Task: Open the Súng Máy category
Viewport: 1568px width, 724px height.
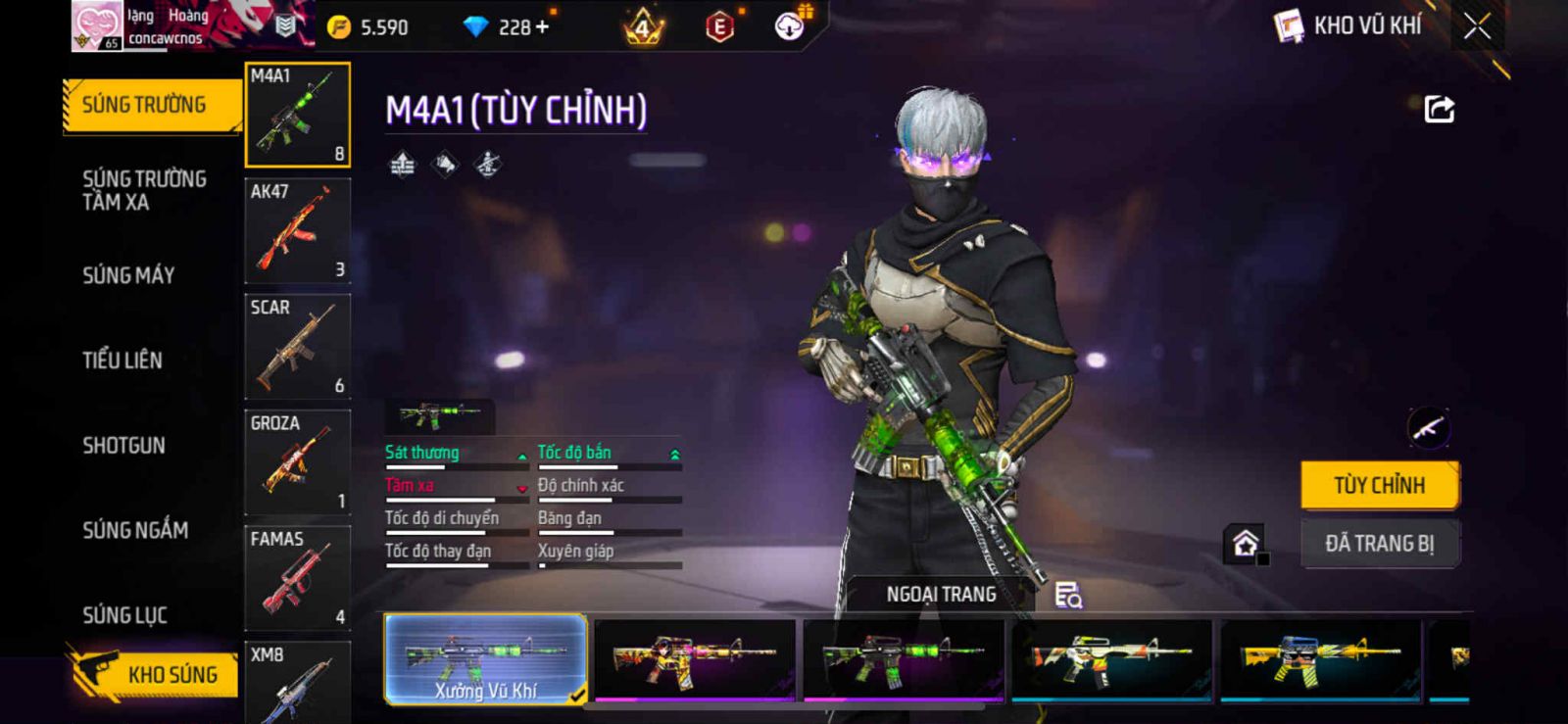Action: click(128, 275)
